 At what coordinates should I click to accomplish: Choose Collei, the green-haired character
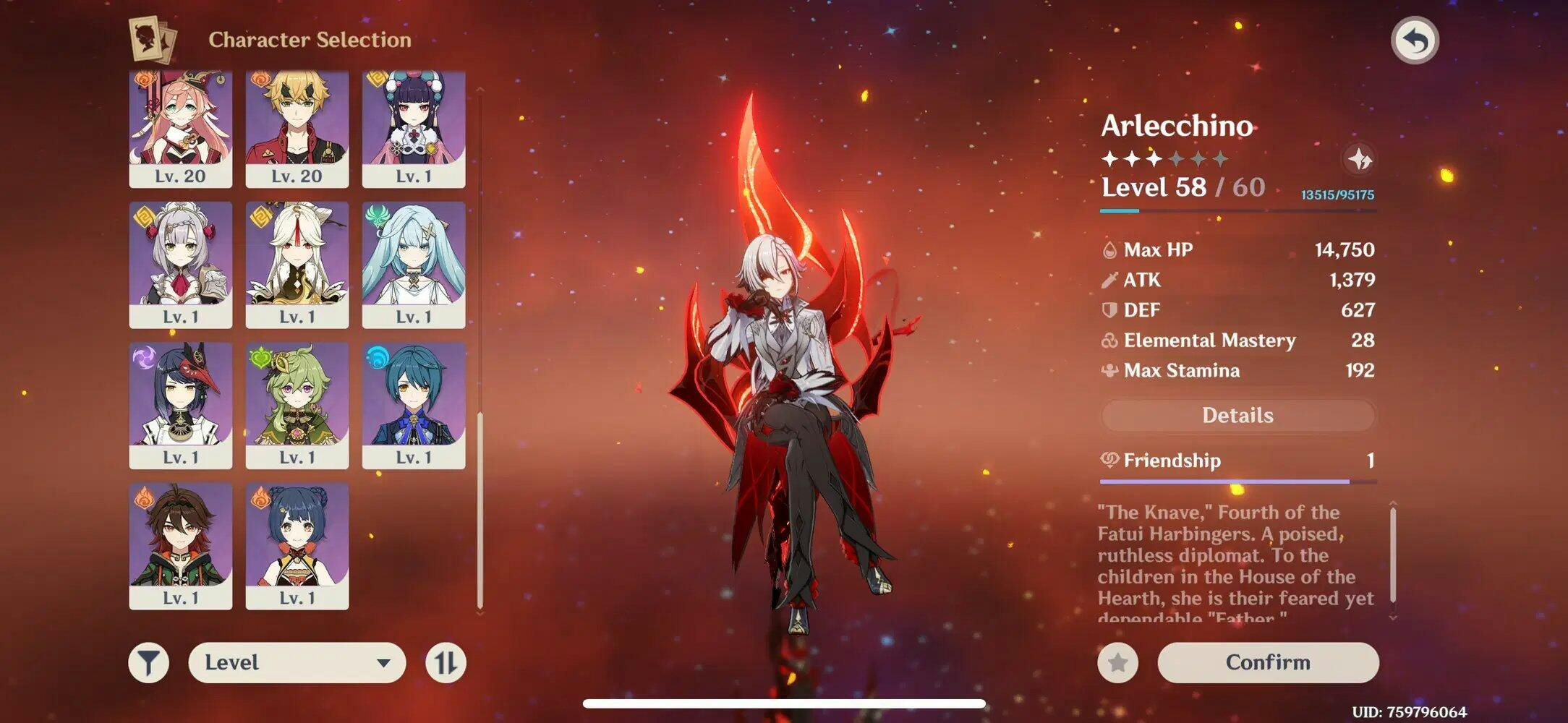tap(297, 405)
